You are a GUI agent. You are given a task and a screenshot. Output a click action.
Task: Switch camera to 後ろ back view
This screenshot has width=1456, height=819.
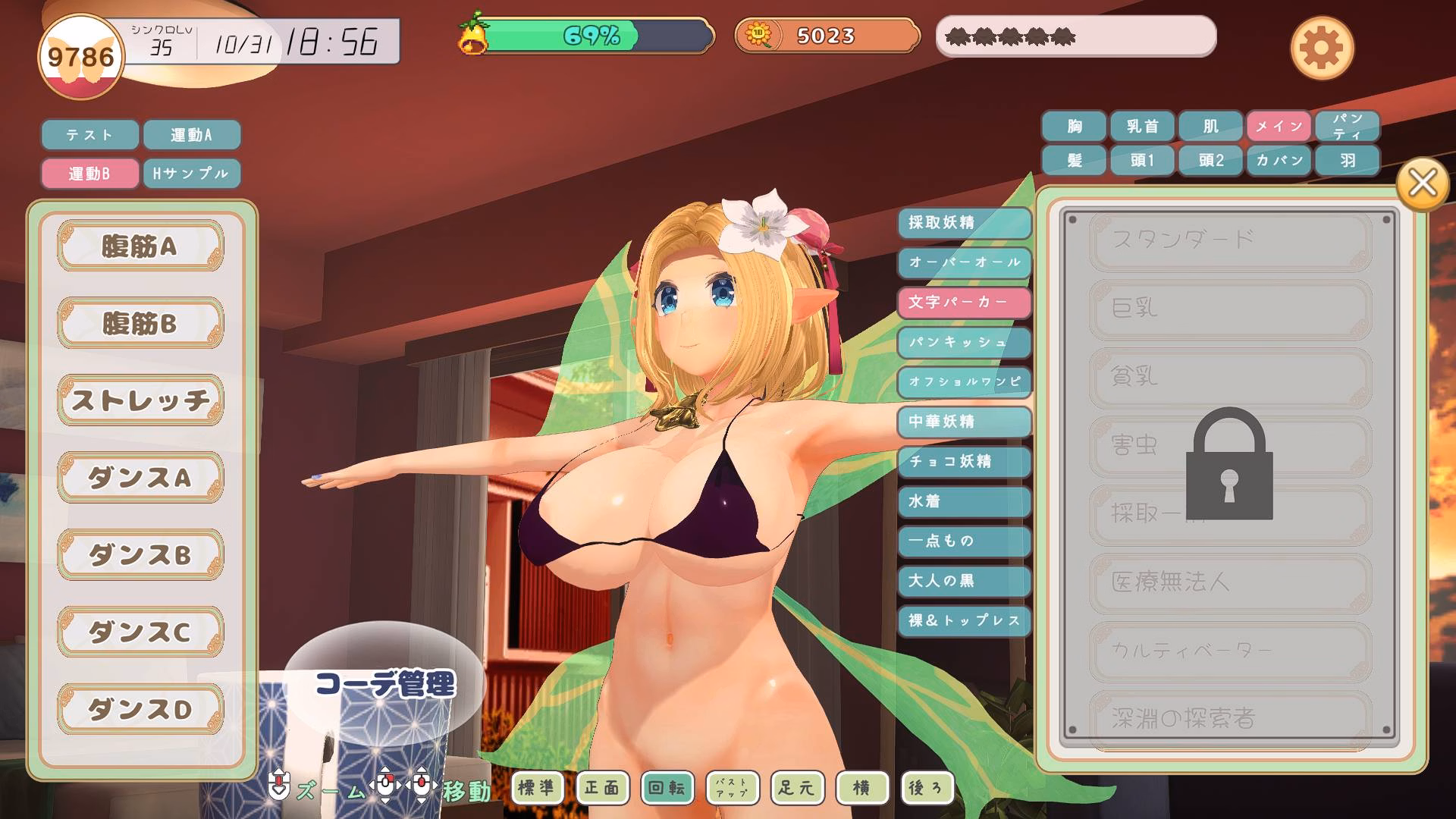point(926,788)
